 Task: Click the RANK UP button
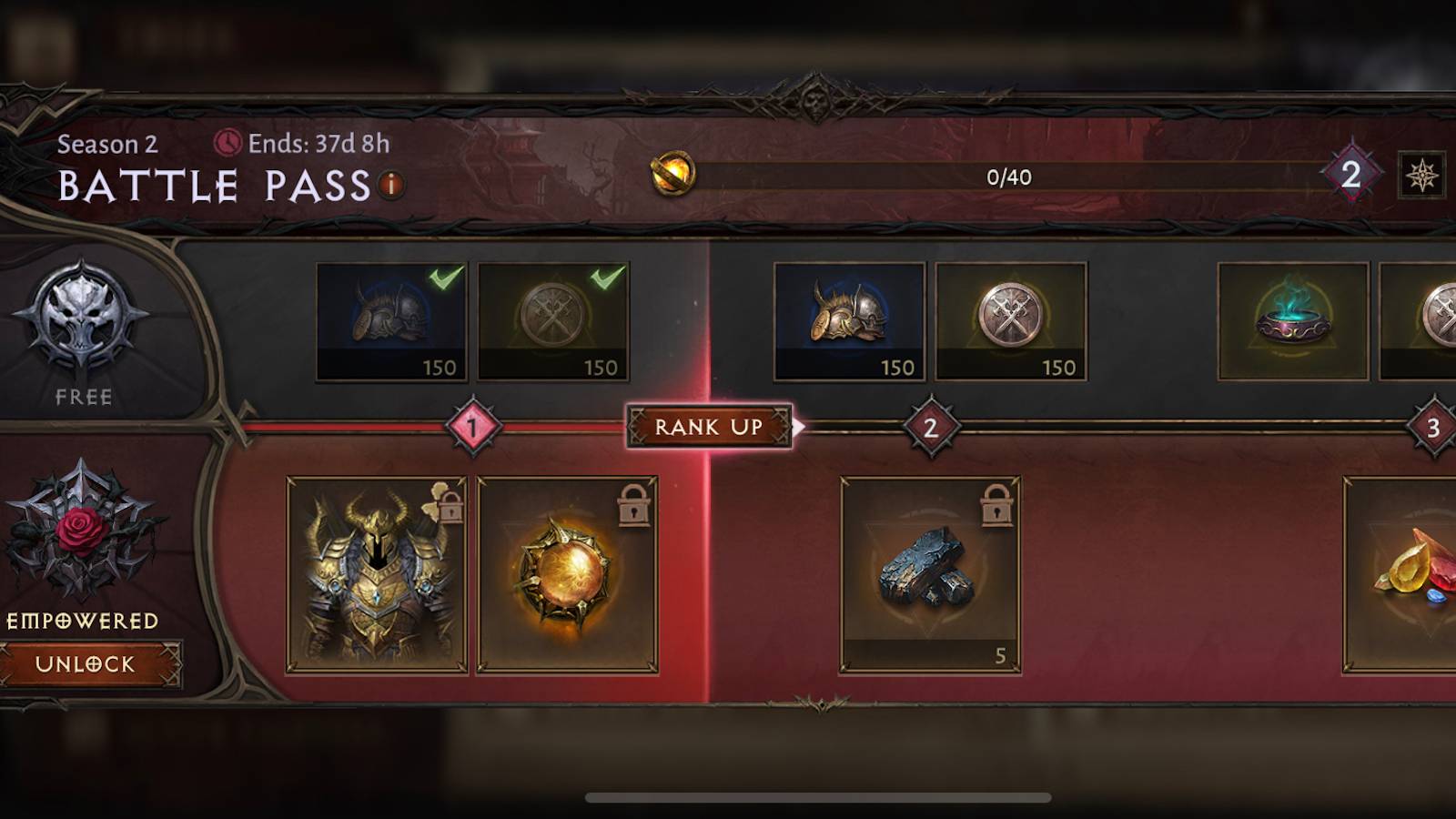coord(709,428)
